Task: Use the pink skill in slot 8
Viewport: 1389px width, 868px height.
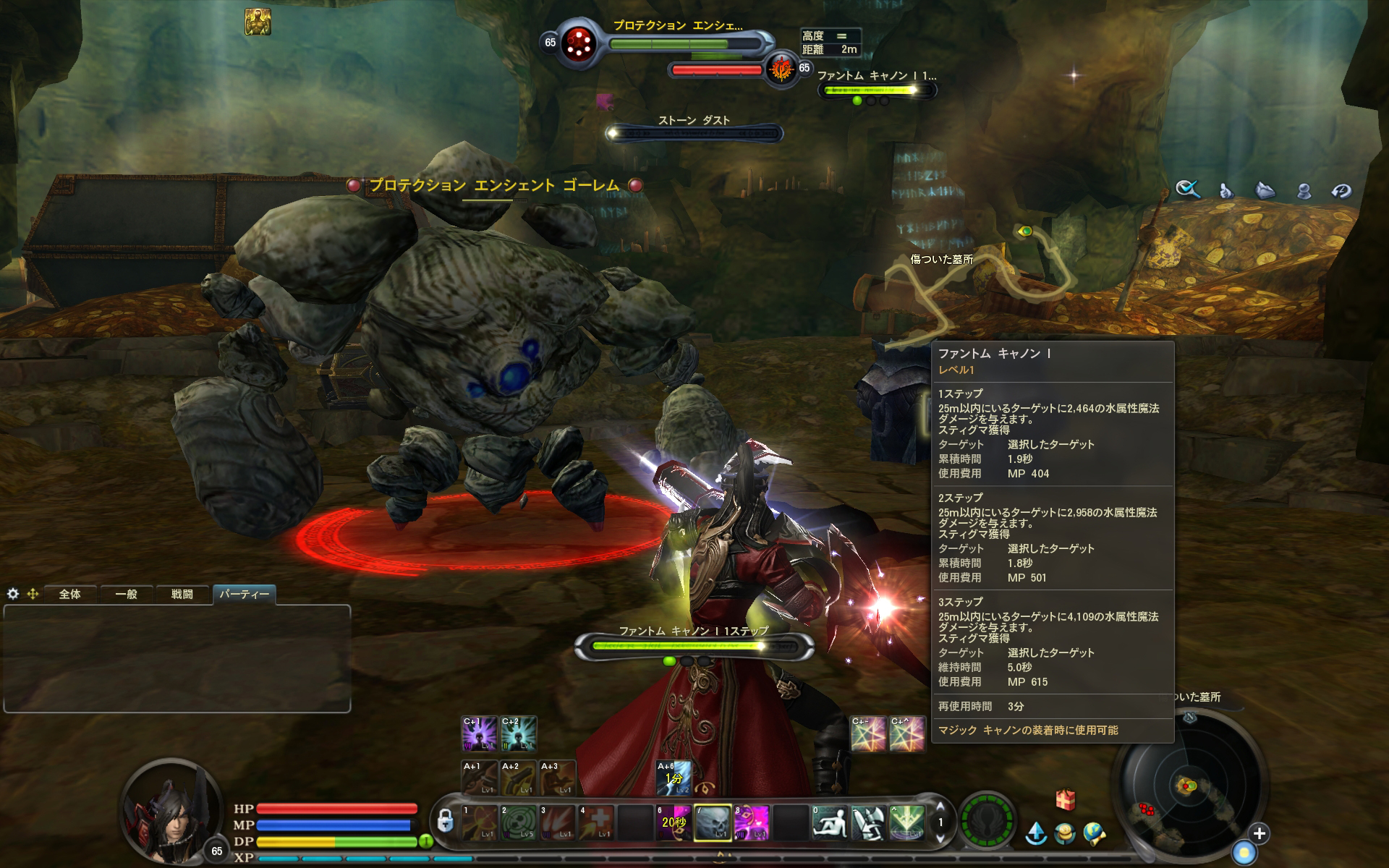Action: pos(752,823)
